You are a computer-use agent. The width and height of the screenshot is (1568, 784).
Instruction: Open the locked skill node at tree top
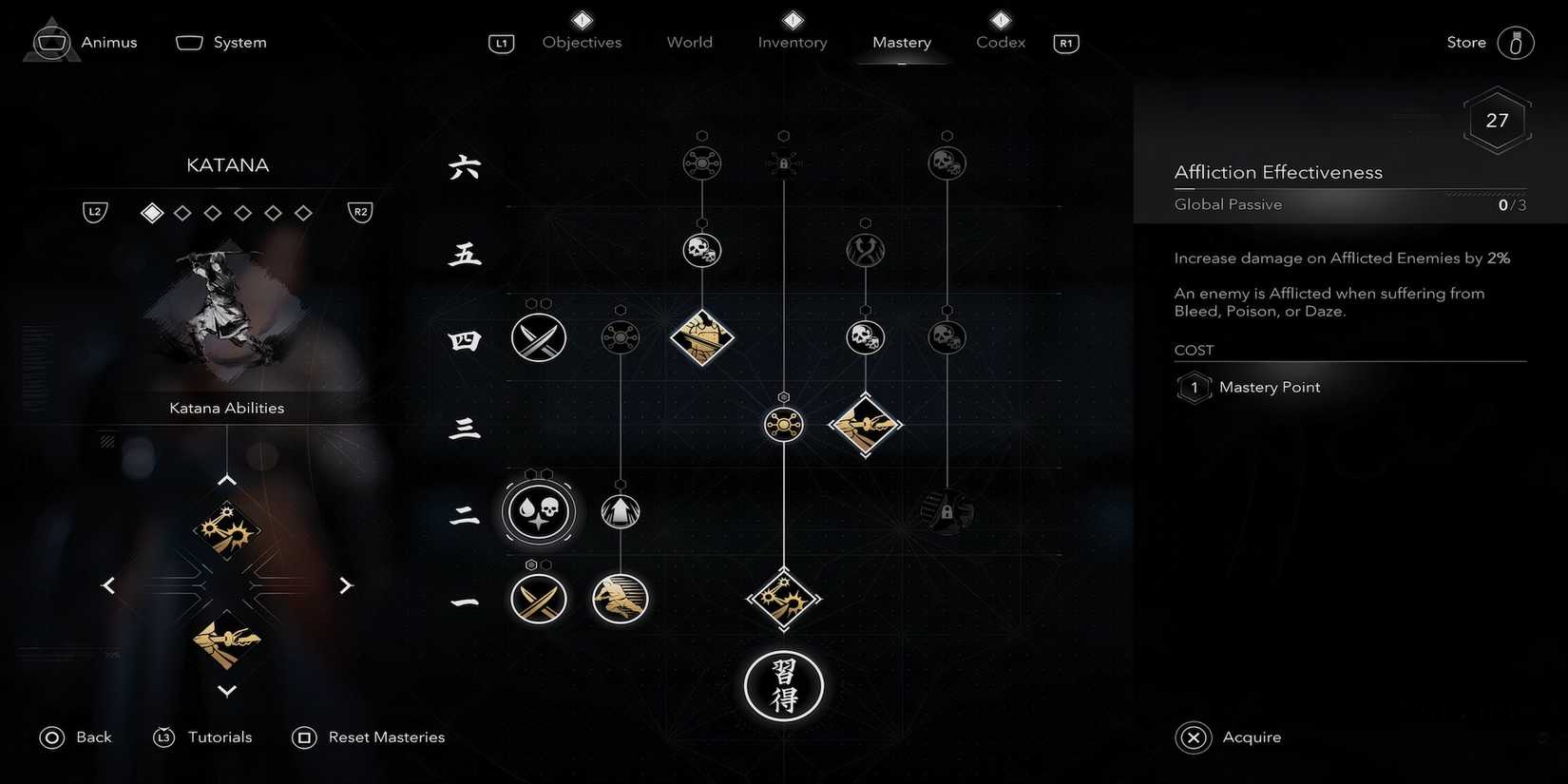(783, 162)
